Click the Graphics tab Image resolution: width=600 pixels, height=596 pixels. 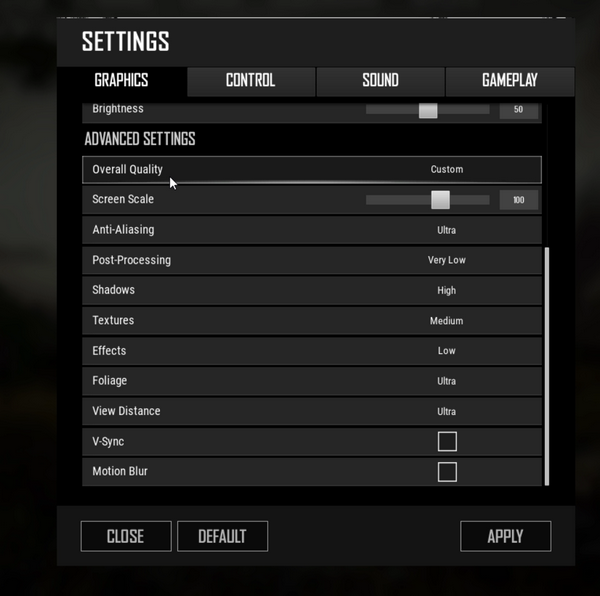(121, 81)
